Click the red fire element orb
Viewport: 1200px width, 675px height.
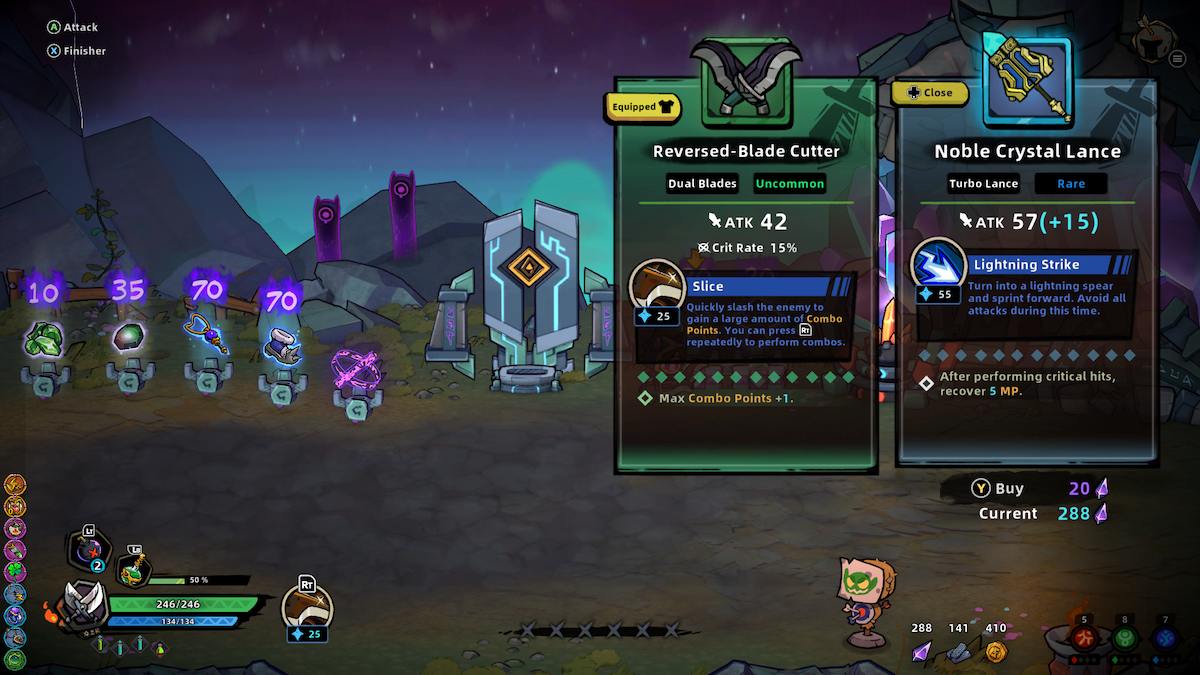pyautogui.click(x=1083, y=638)
